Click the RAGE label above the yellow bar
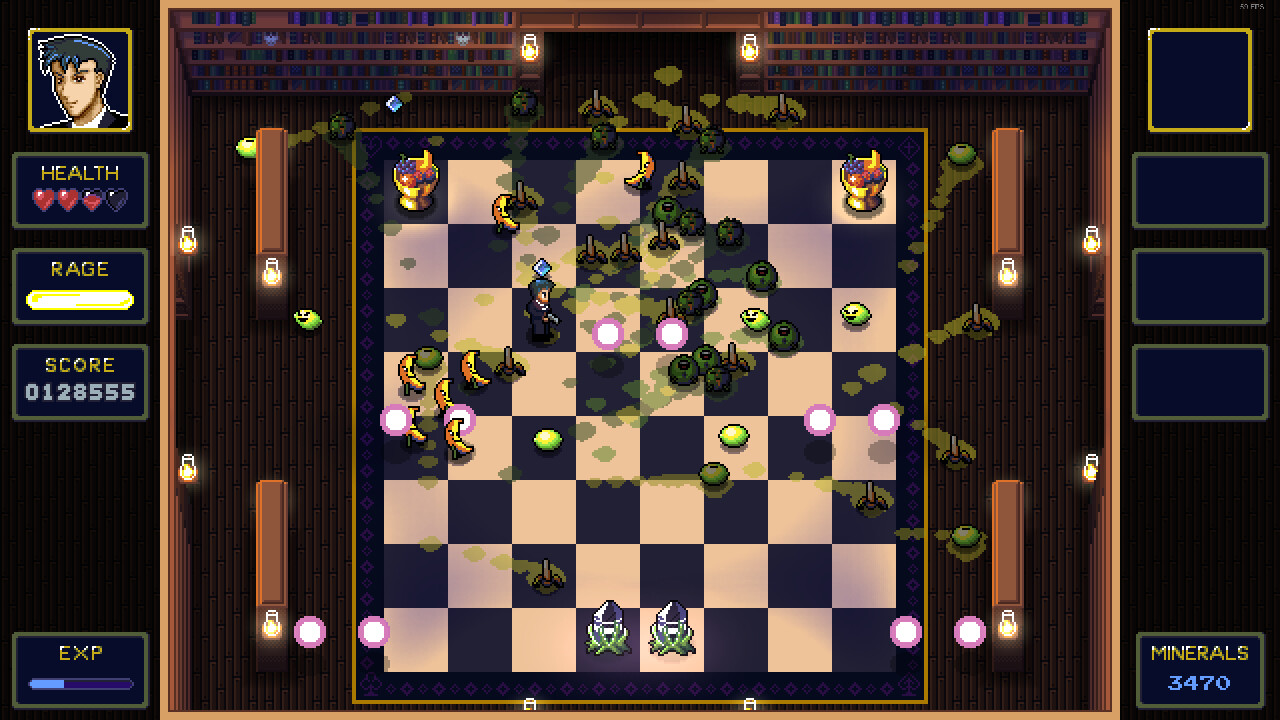This screenshot has height=720, width=1280. click(80, 269)
